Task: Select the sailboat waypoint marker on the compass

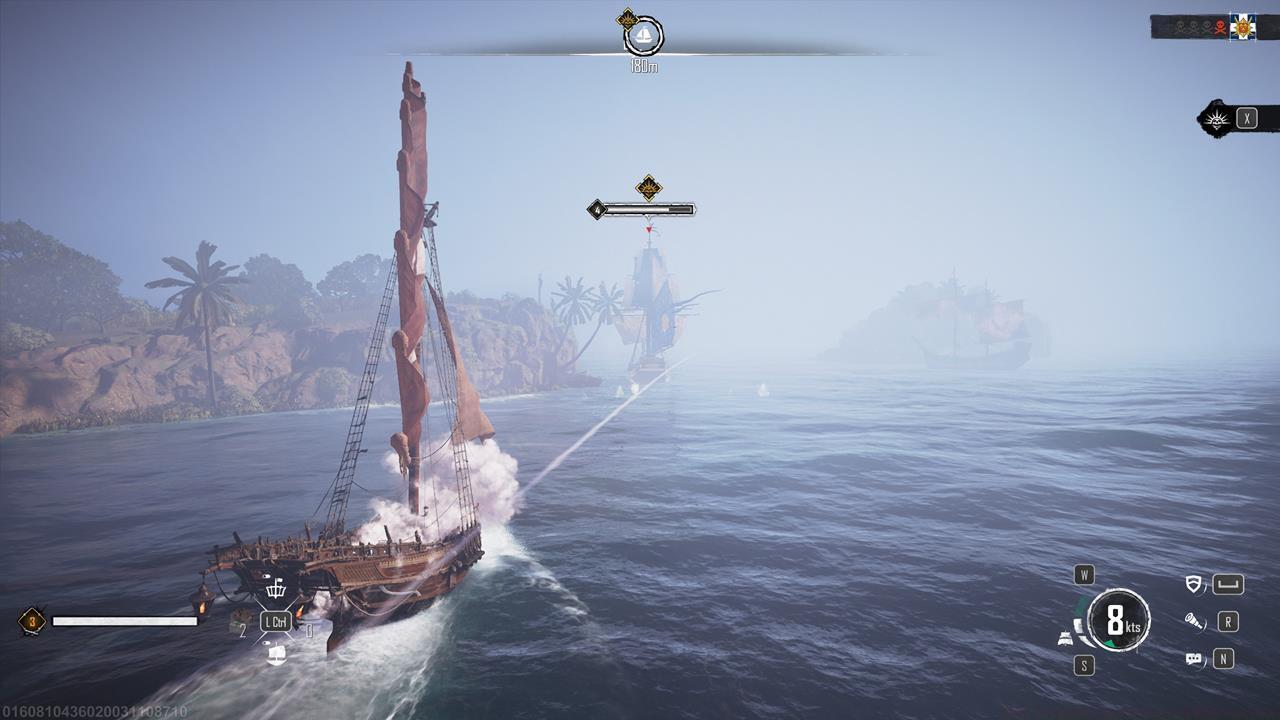Action: (x=644, y=37)
